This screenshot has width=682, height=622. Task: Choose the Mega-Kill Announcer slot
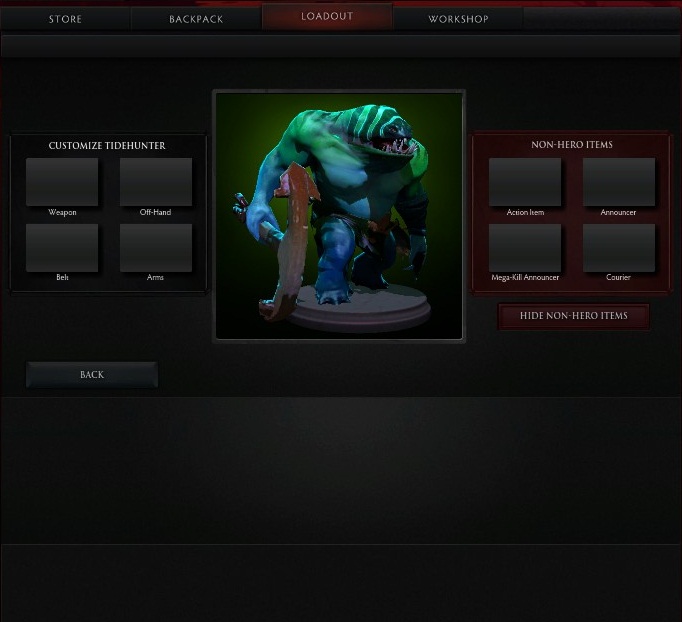[x=525, y=248]
